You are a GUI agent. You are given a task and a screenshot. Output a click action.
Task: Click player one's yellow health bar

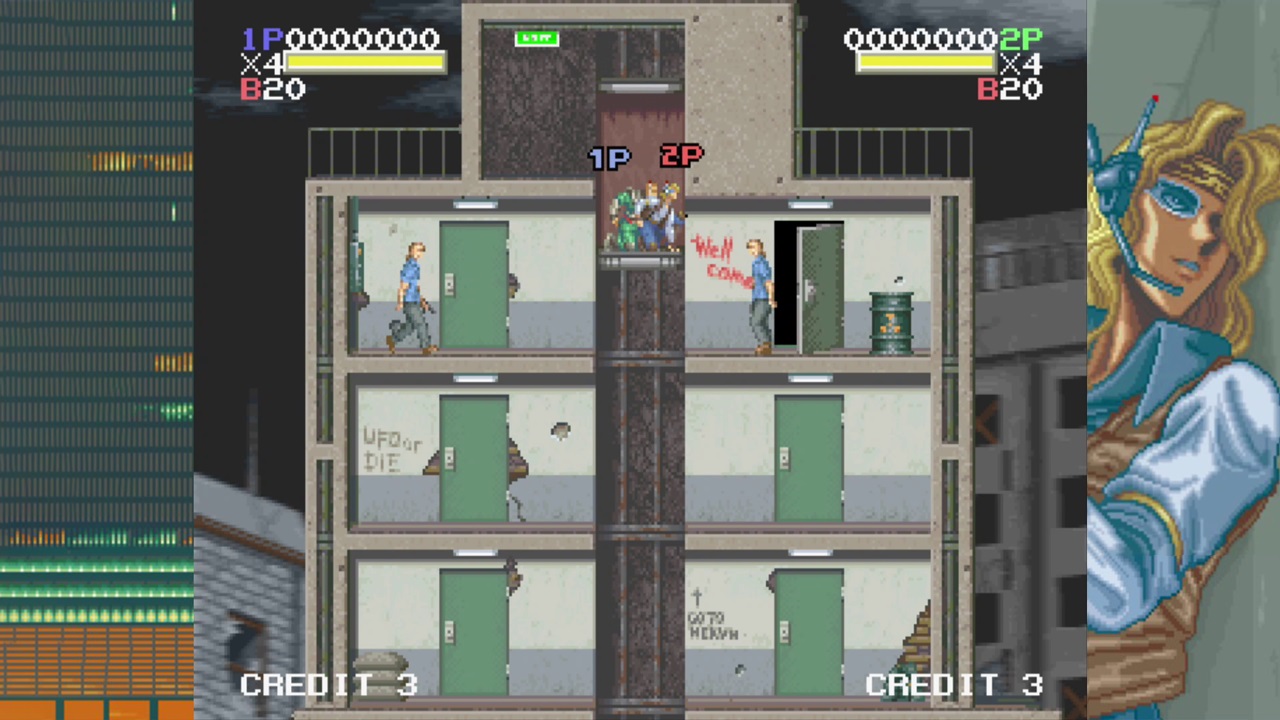point(365,63)
